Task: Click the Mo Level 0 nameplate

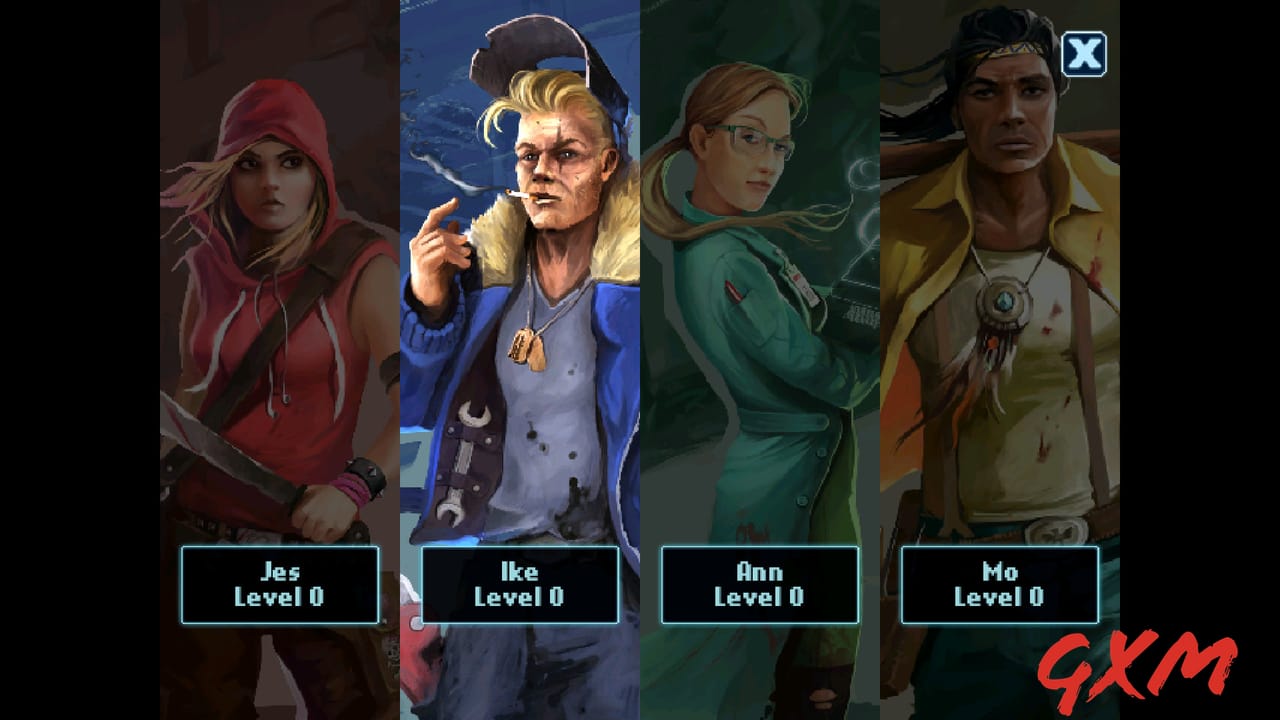Action: [x=1000, y=585]
